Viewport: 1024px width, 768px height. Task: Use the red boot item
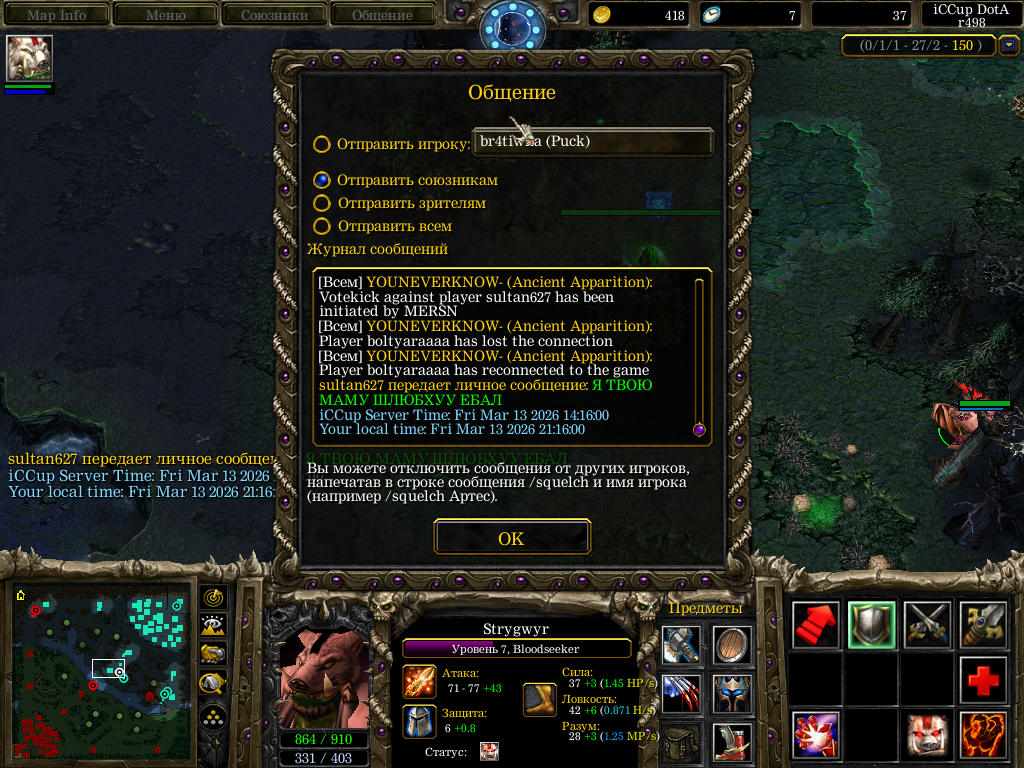coord(734,743)
